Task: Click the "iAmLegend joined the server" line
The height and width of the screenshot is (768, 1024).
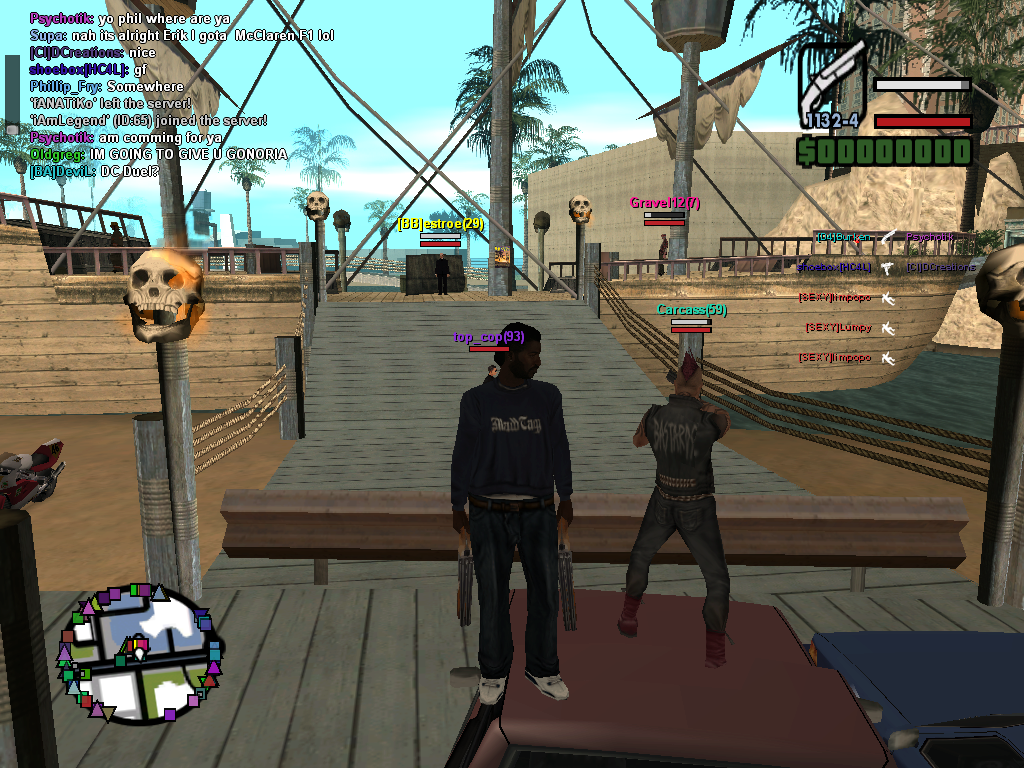Action: coord(149,120)
